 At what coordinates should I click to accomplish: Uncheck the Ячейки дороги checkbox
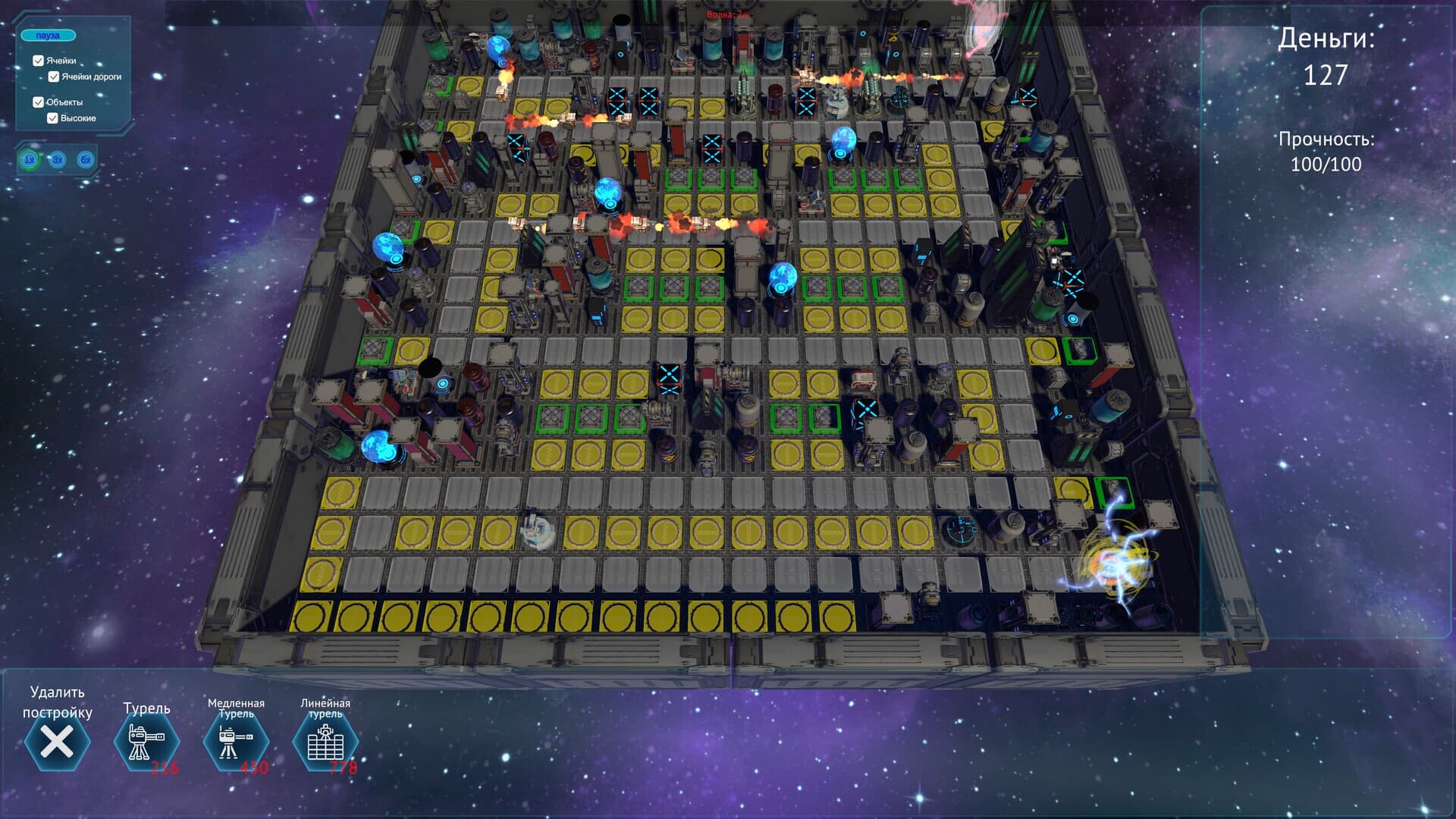click(x=54, y=77)
